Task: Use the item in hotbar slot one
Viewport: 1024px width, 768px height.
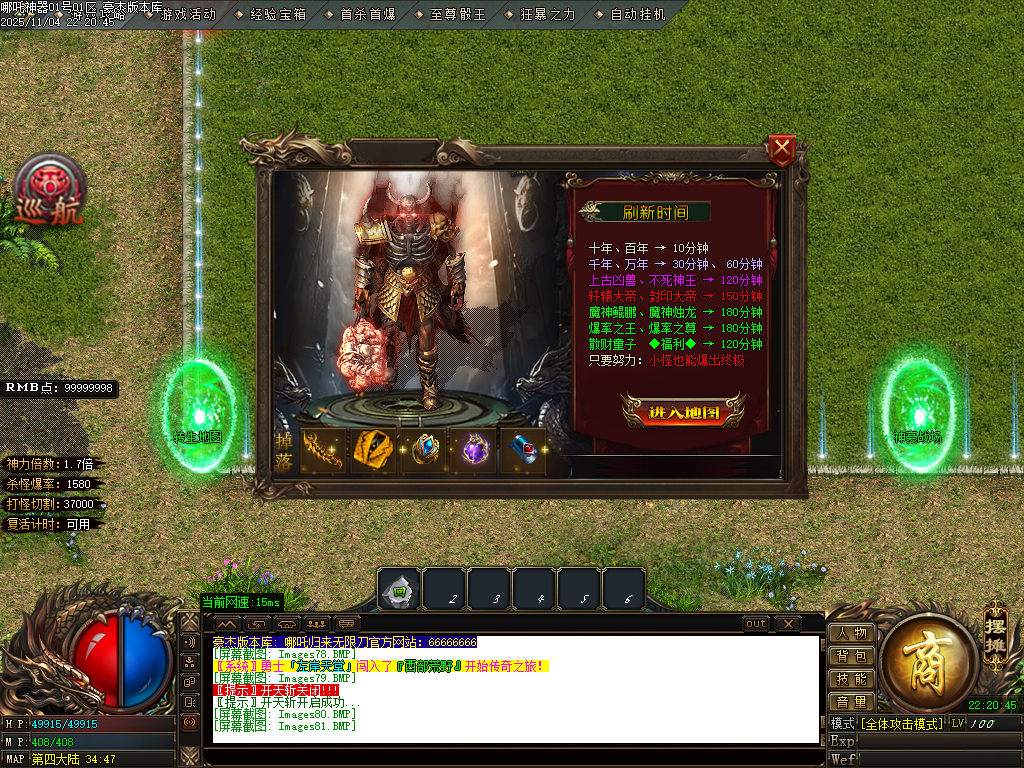Action: tap(399, 590)
